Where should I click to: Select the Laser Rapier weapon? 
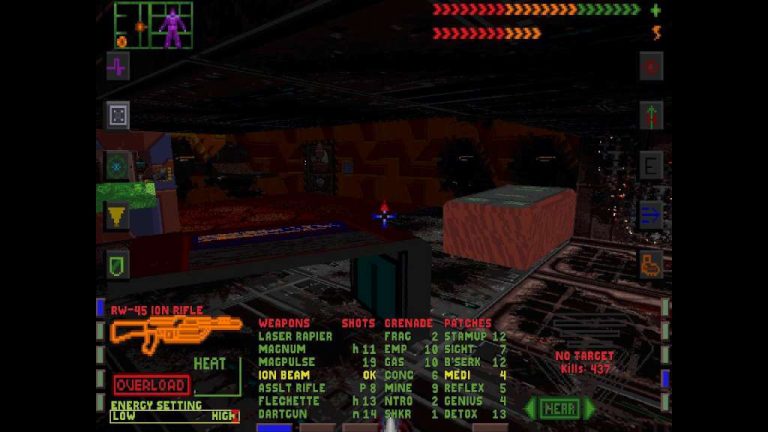pos(295,336)
